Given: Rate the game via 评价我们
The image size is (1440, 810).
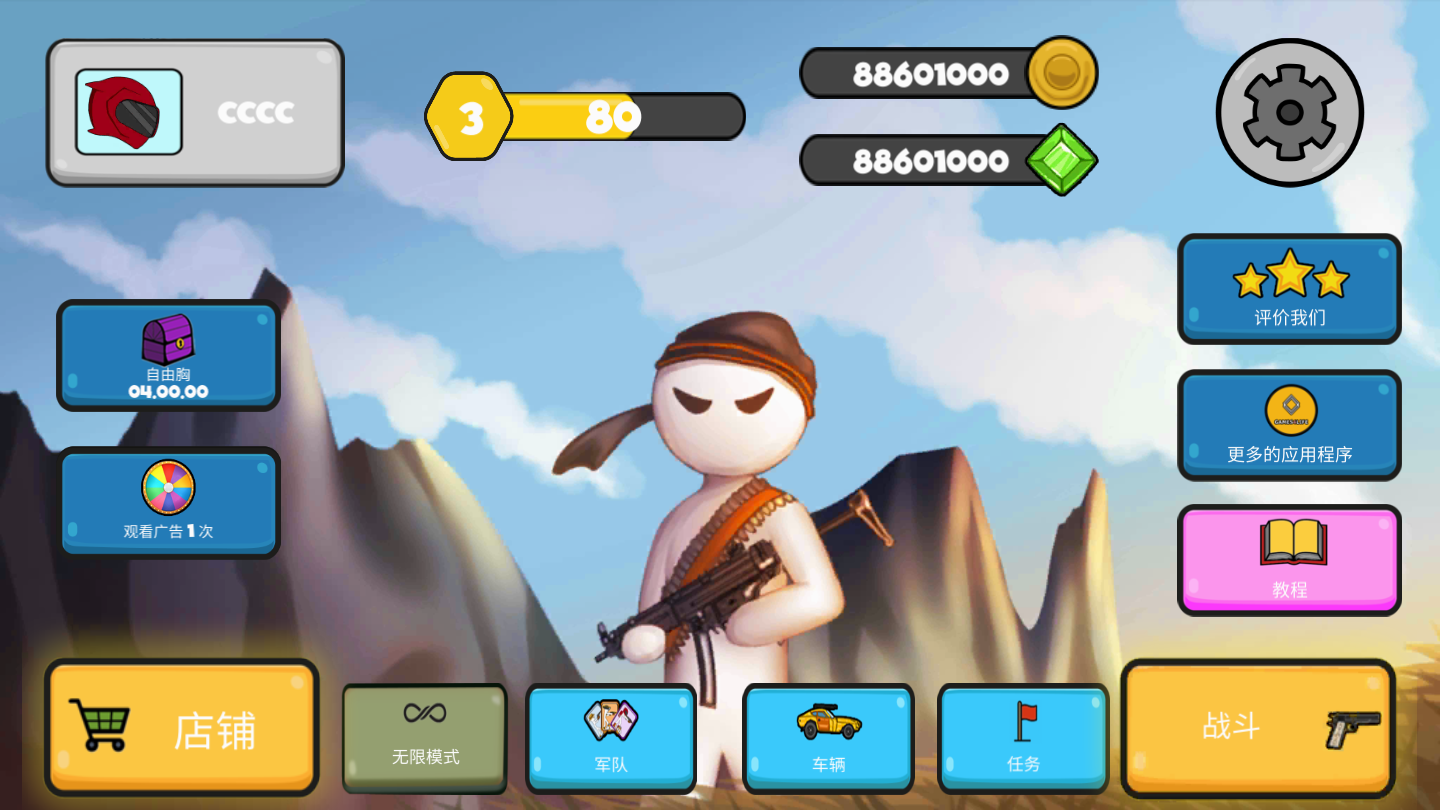Looking at the screenshot, I should coord(1289,289).
